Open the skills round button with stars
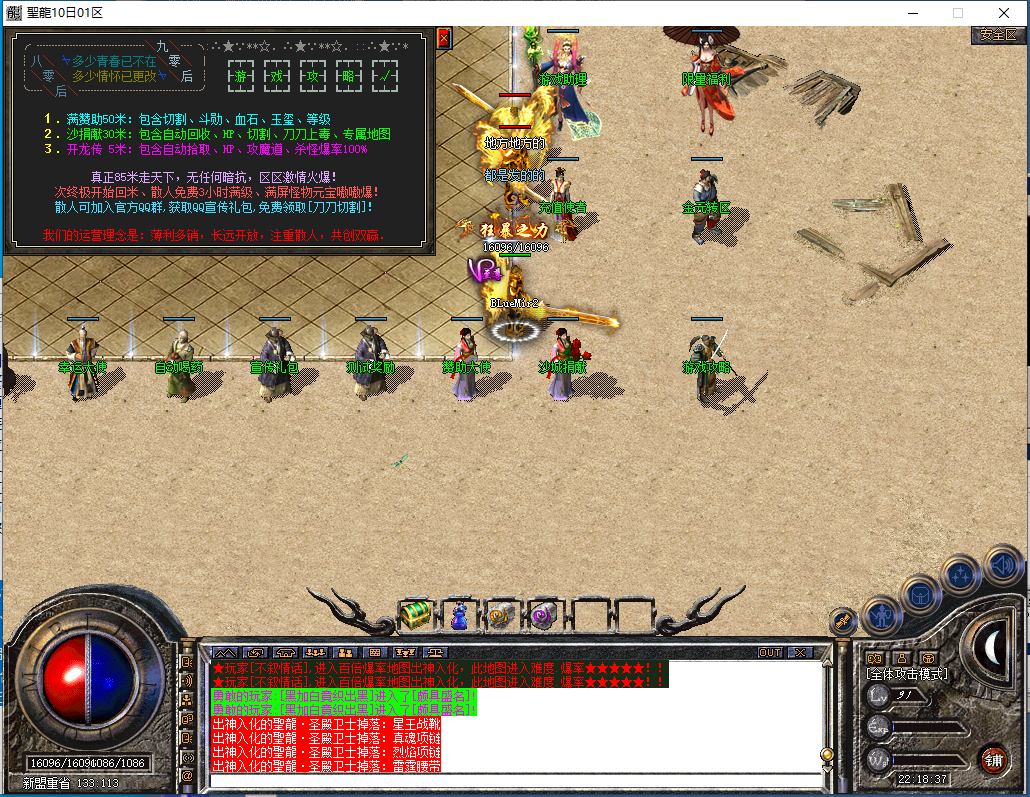 coord(961,575)
